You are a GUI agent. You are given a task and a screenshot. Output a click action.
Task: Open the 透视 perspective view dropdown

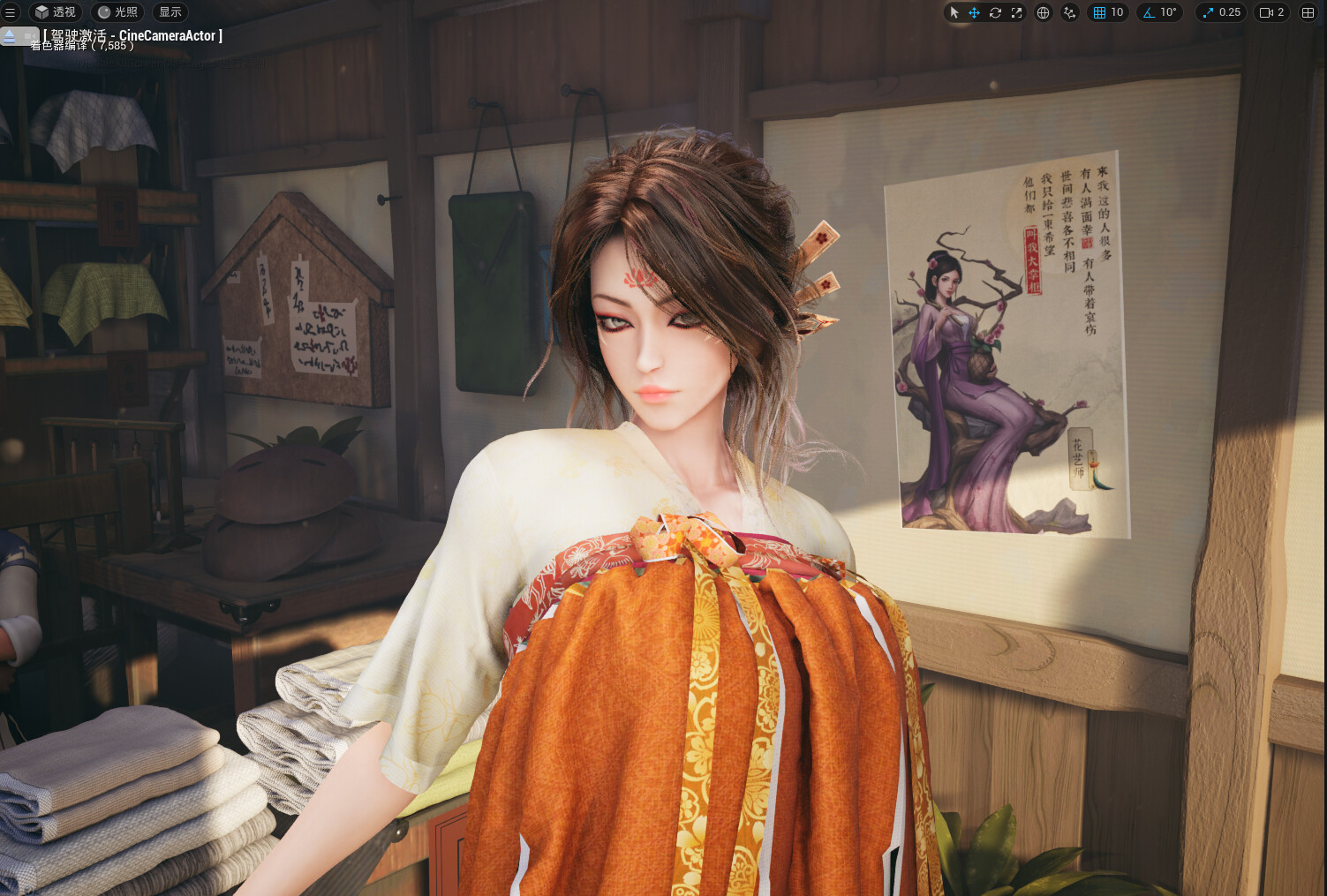click(55, 12)
